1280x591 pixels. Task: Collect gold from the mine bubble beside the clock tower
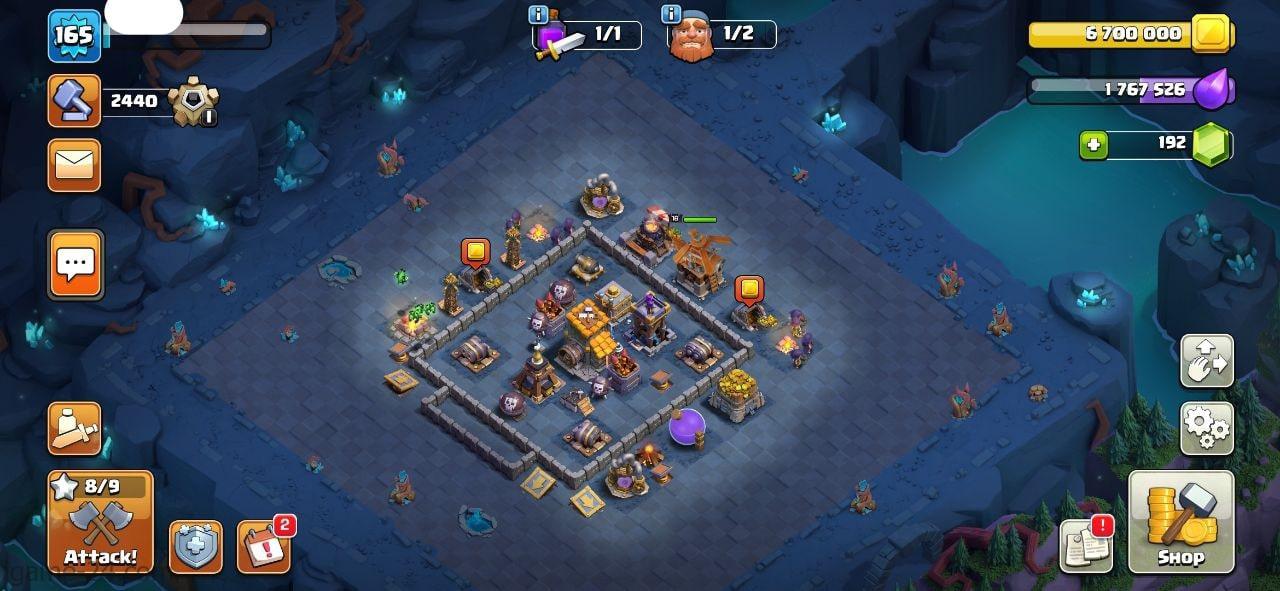pyautogui.click(x=749, y=290)
